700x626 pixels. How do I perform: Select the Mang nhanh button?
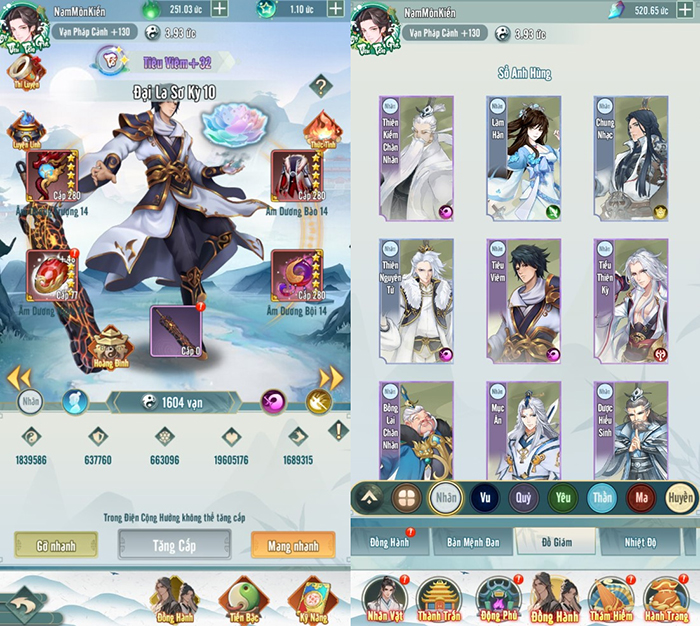293,543
